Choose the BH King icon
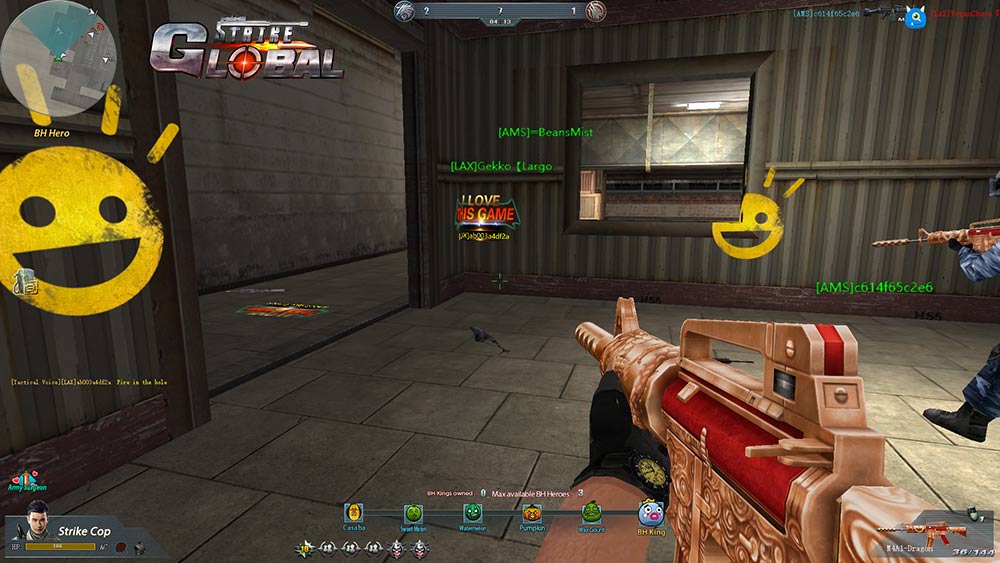The width and height of the screenshot is (1000, 563). pyautogui.click(x=651, y=514)
